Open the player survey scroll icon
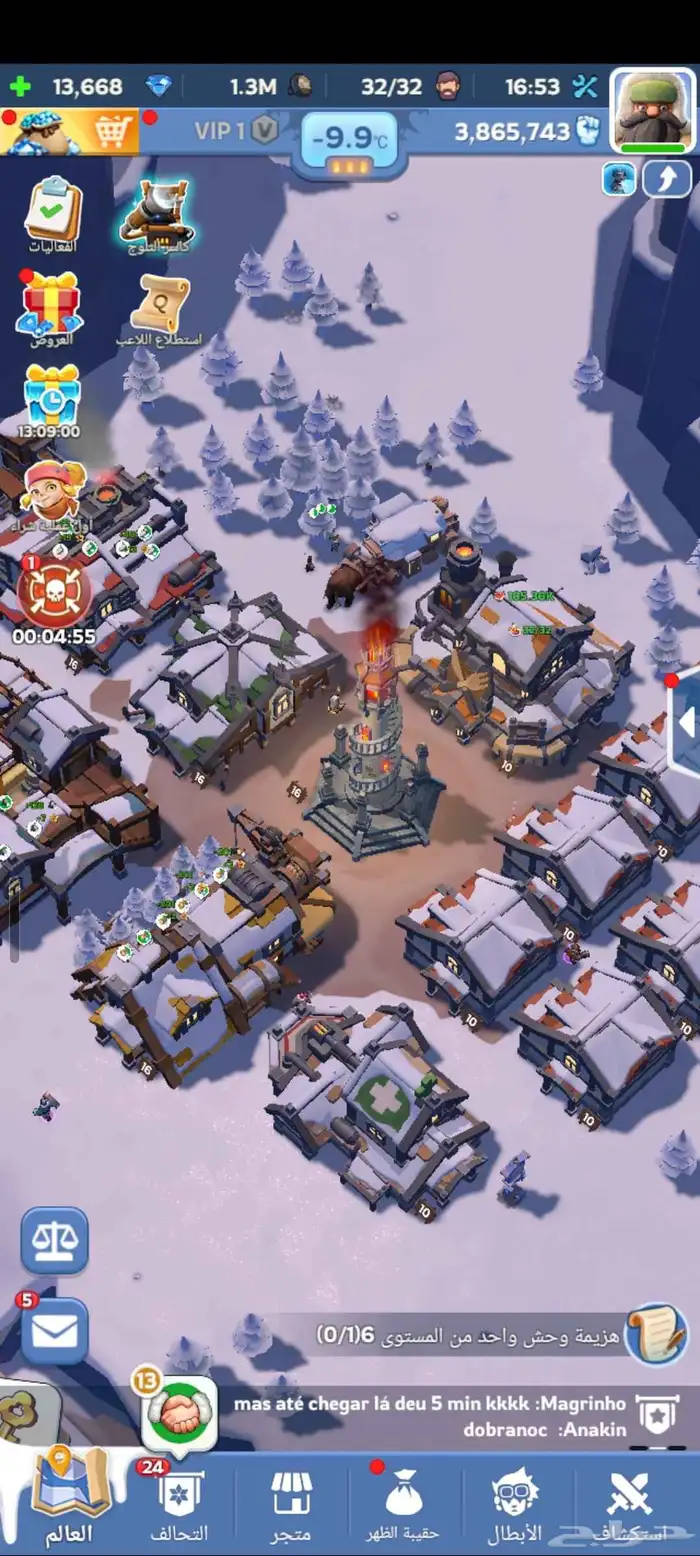The width and height of the screenshot is (700, 1556). [x=160, y=304]
